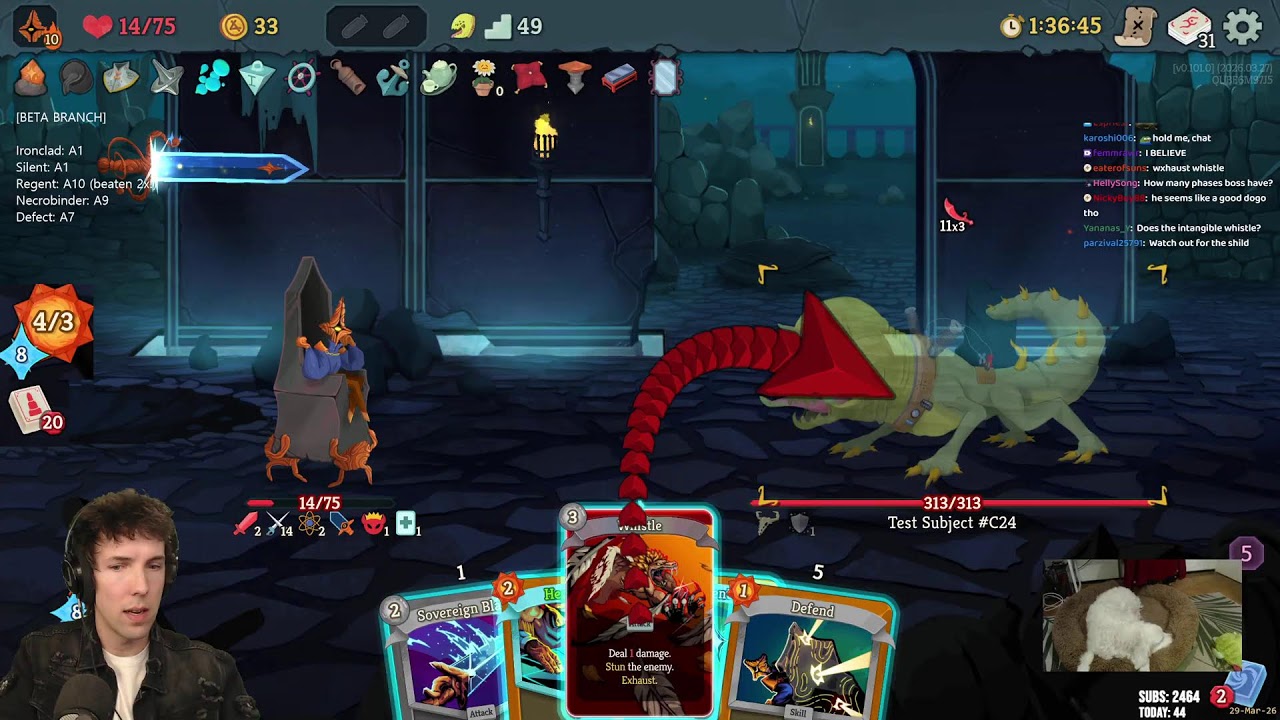Inspect the anchor relic
This screenshot has height=720, width=1280.
coord(392,78)
